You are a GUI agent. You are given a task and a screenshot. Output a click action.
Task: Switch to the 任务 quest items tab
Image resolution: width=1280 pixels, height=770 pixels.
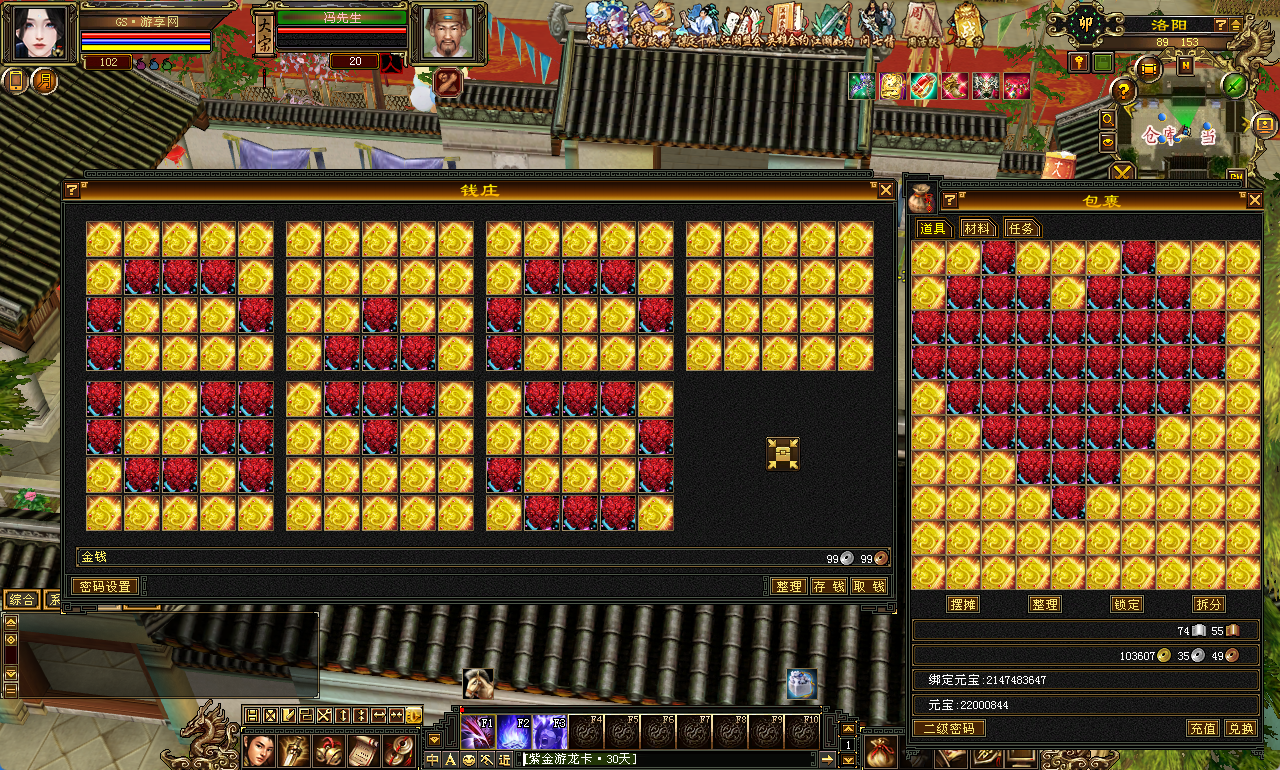pyautogui.click(x=1021, y=228)
